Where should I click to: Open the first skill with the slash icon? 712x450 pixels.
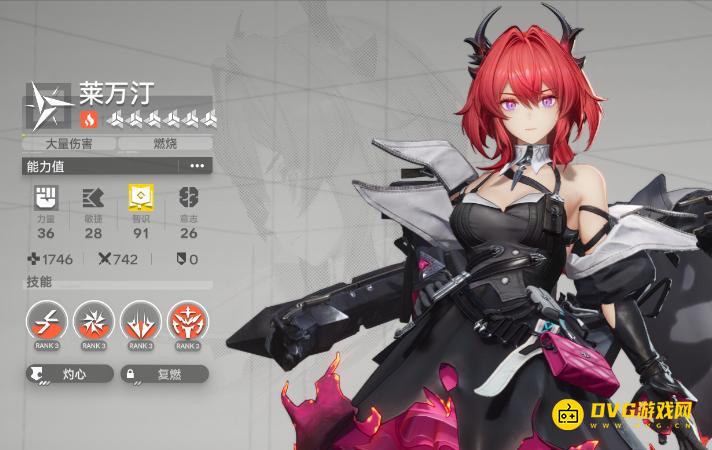coord(47,320)
